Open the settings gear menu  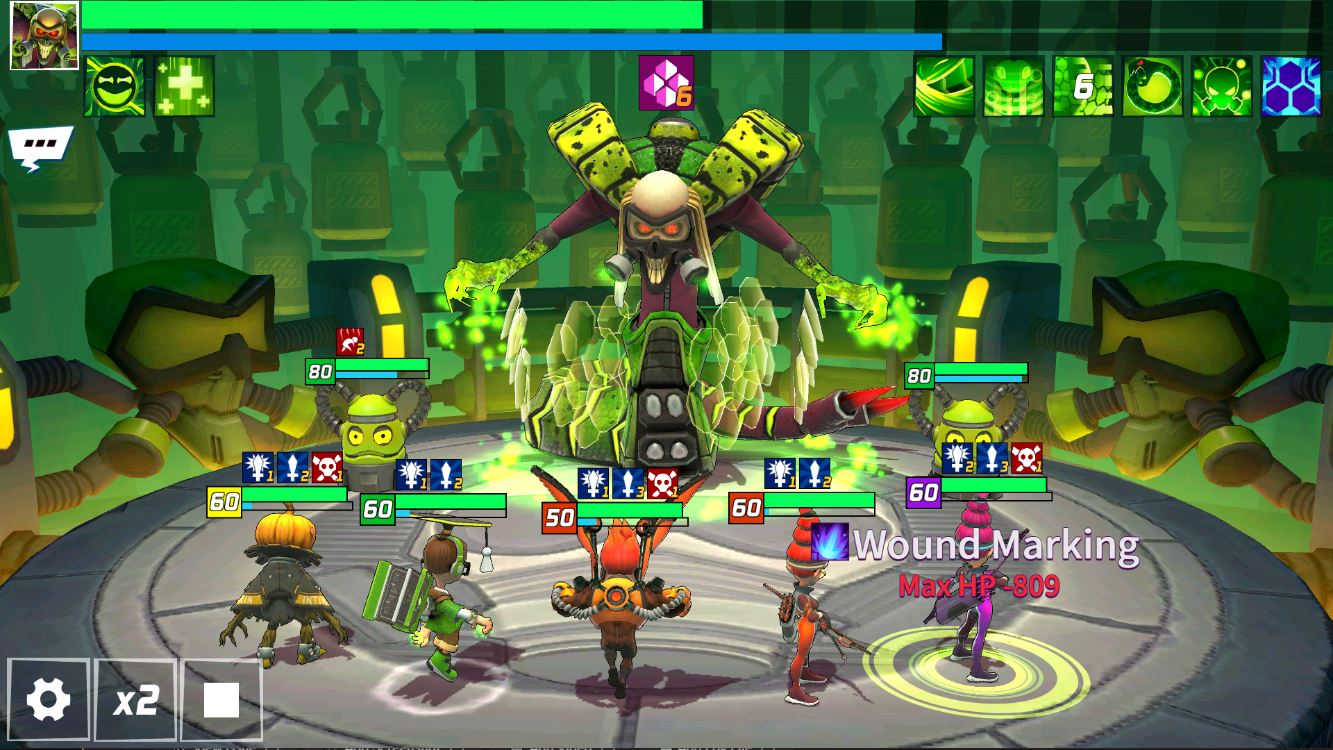click(48, 699)
